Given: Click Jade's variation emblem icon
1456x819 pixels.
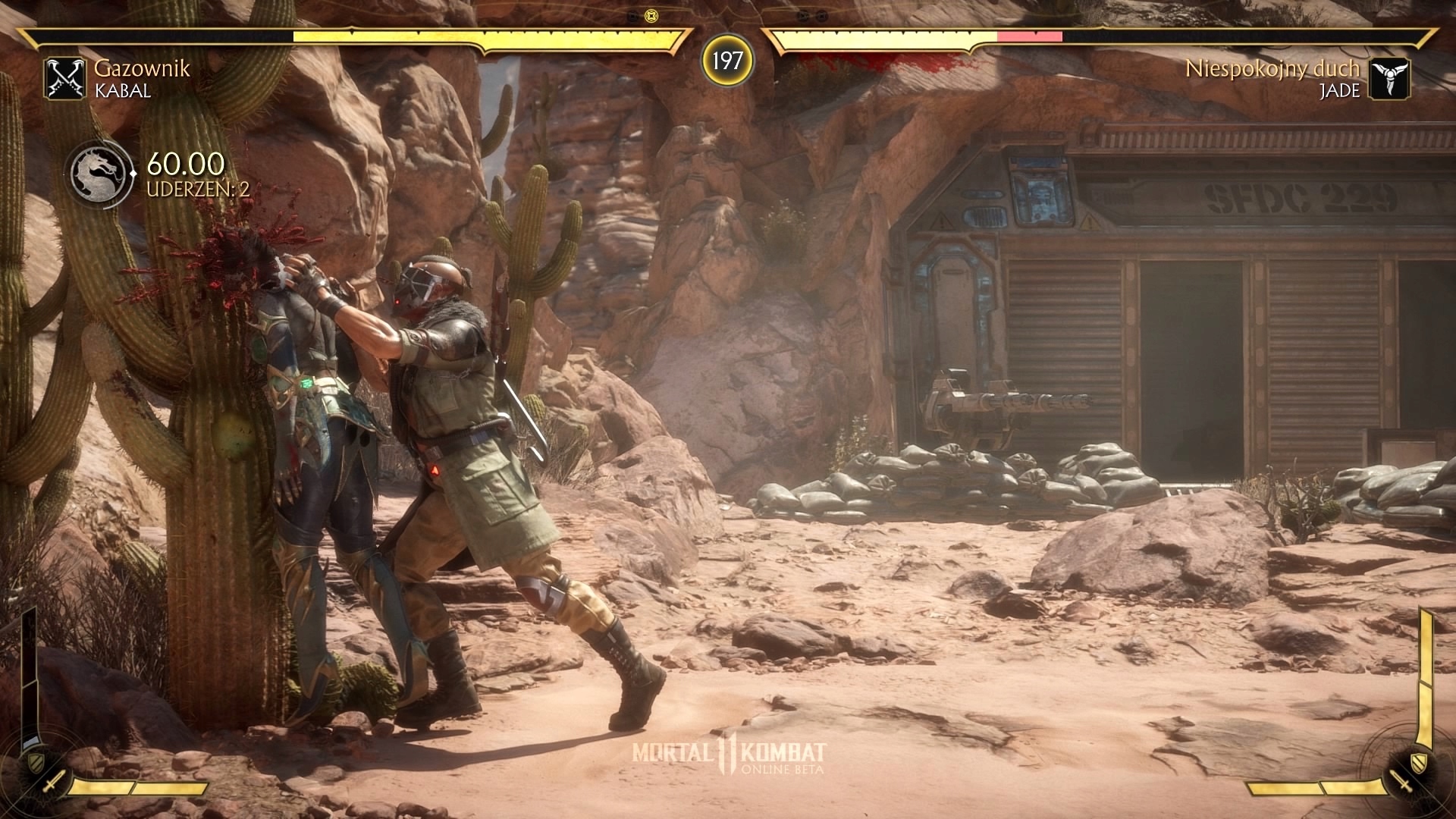Looking at the screenshot, I should coord(1390,79).
